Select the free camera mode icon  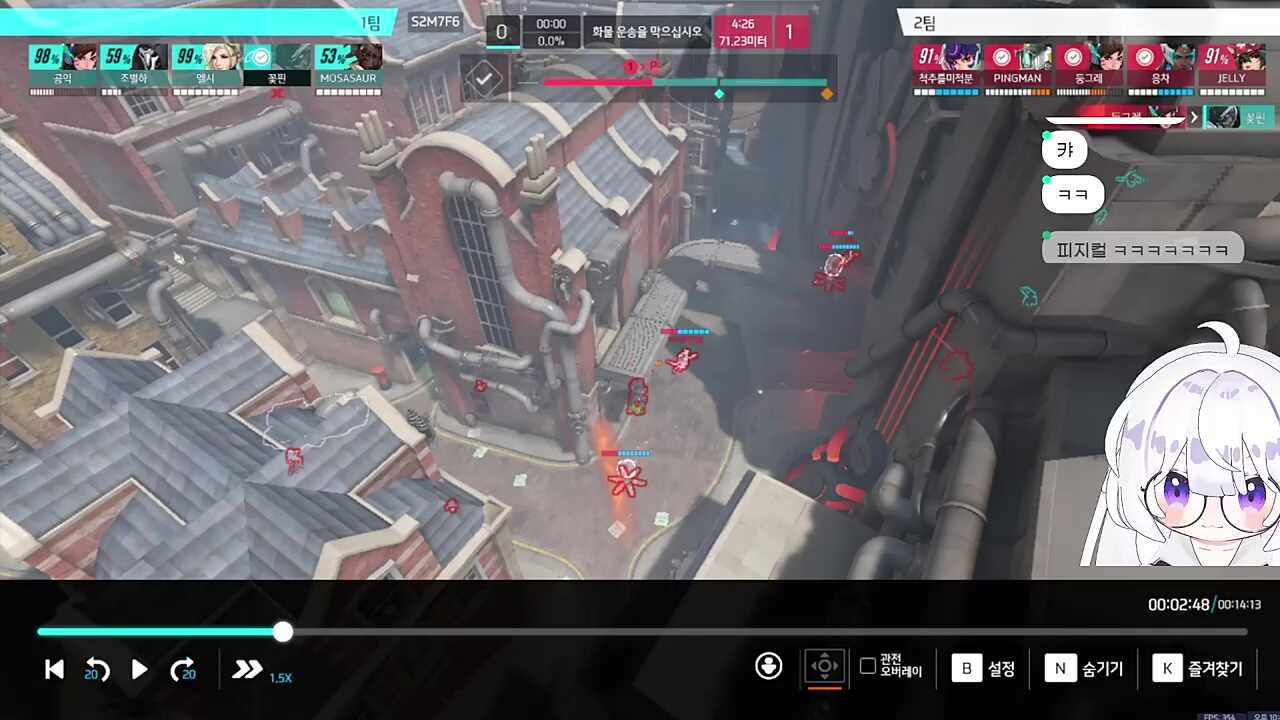pyautogui.click(x=824, y=666)
